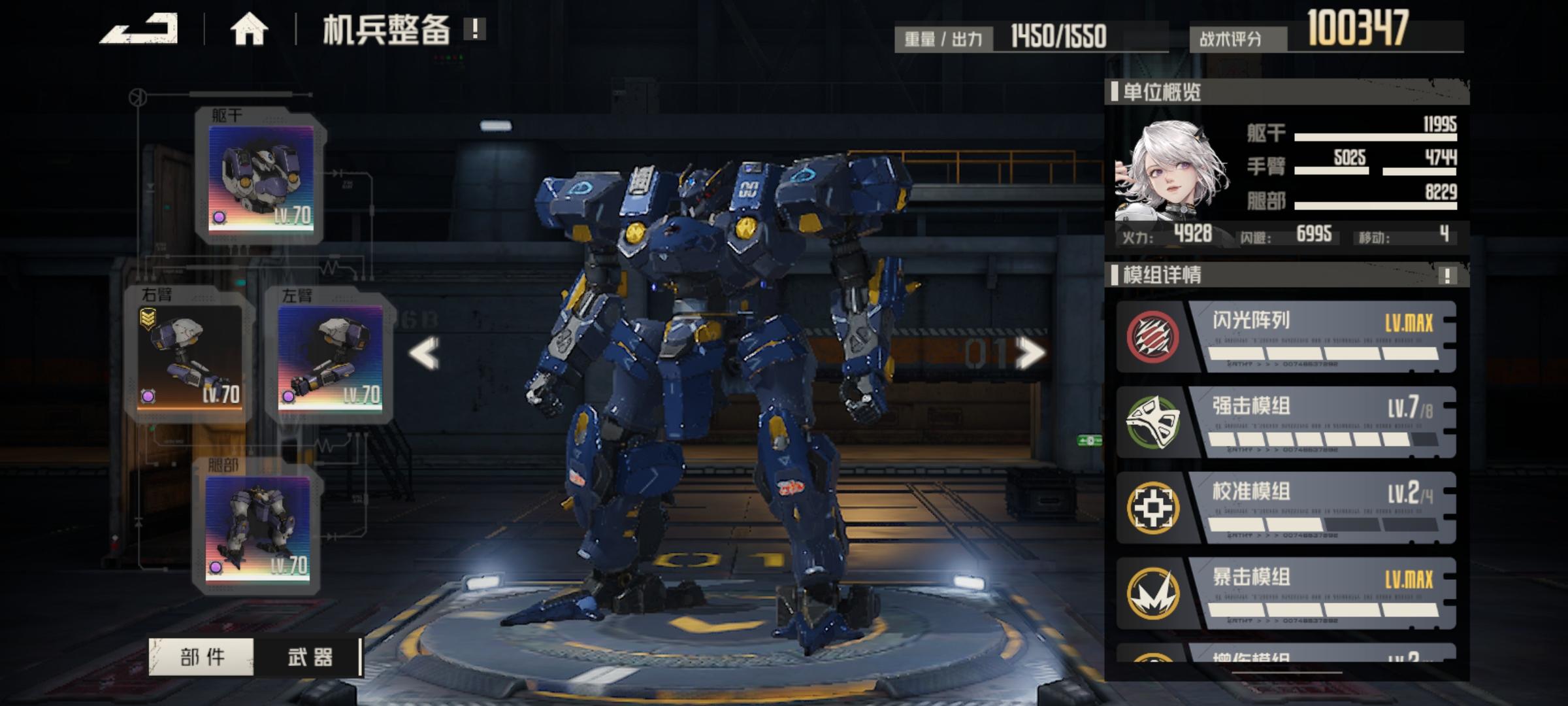The height and width of the screenshot is (706, 1568).
Task: Go back using the return arrow
Action: pos(140,29)
